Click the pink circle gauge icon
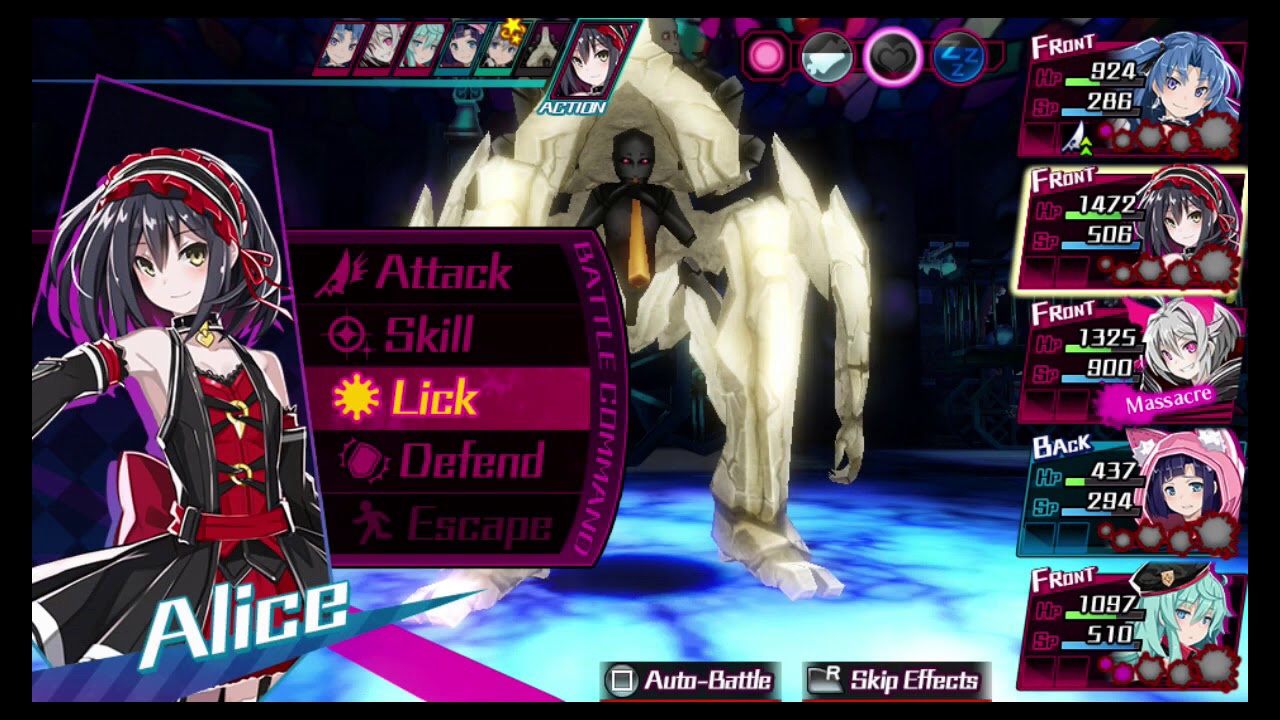This screenshot has width=1280, height=720. click(768, 57)
